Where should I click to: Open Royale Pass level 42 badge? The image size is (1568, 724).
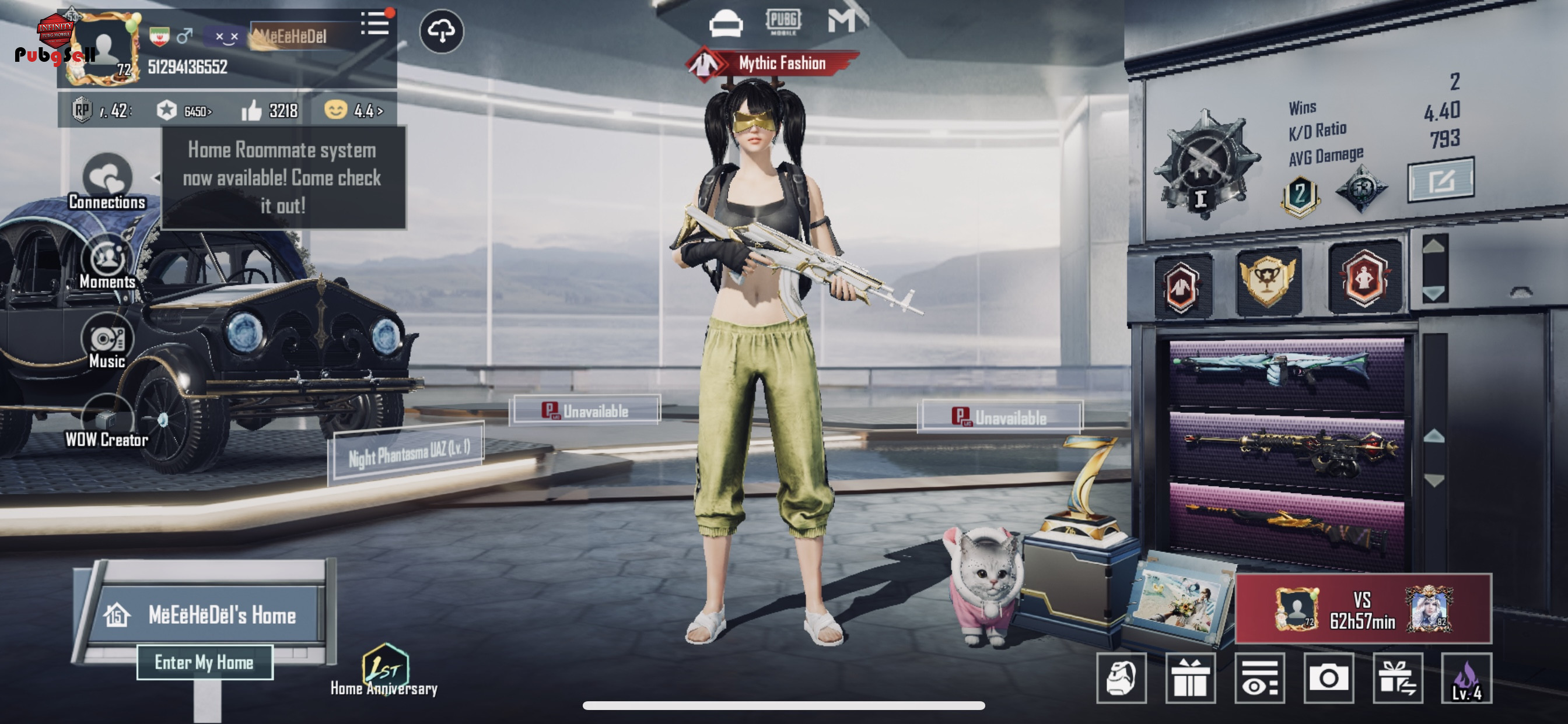(101, 111)
